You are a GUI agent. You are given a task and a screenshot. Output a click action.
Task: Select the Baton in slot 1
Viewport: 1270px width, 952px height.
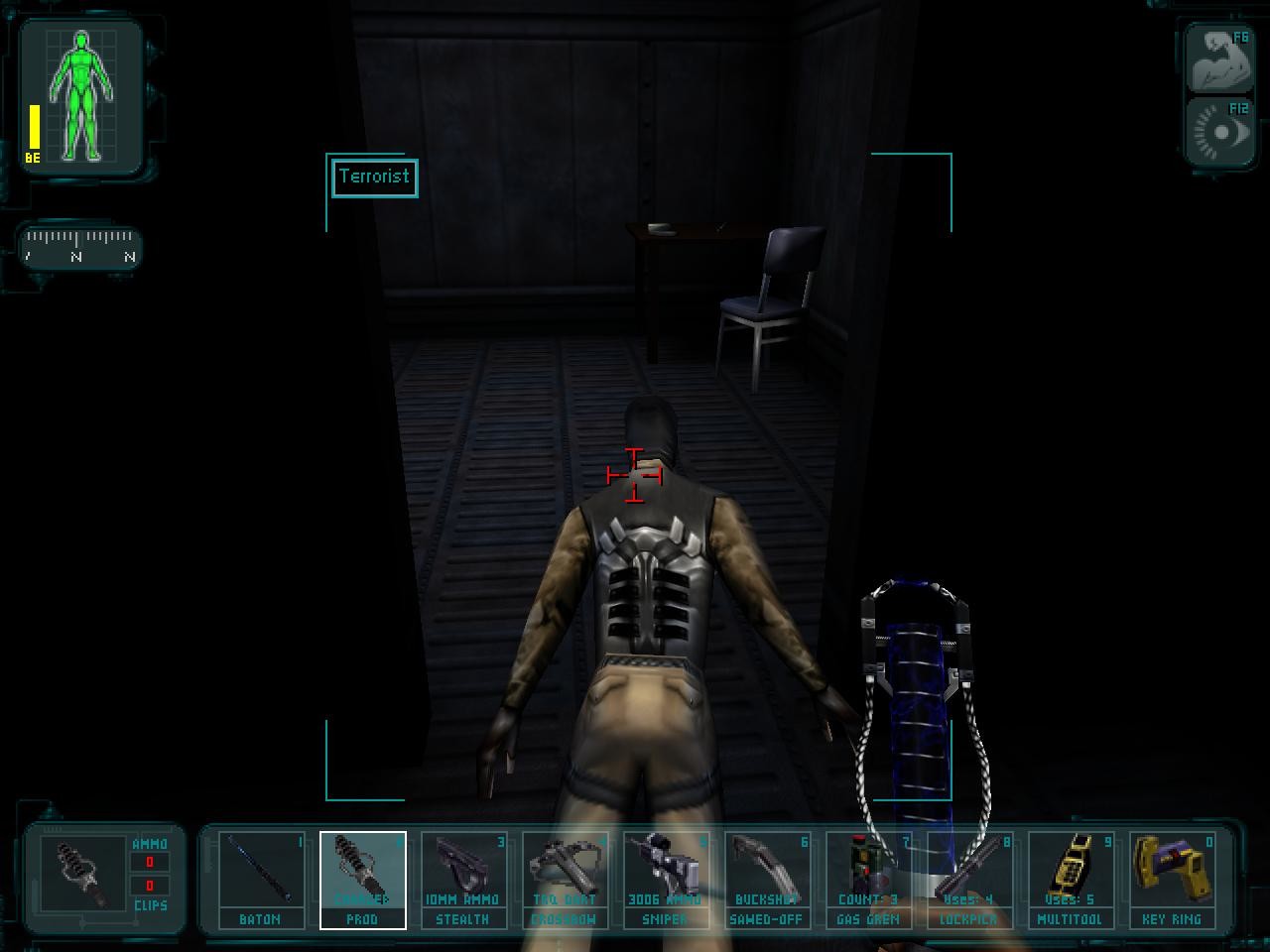pos(263,878)
